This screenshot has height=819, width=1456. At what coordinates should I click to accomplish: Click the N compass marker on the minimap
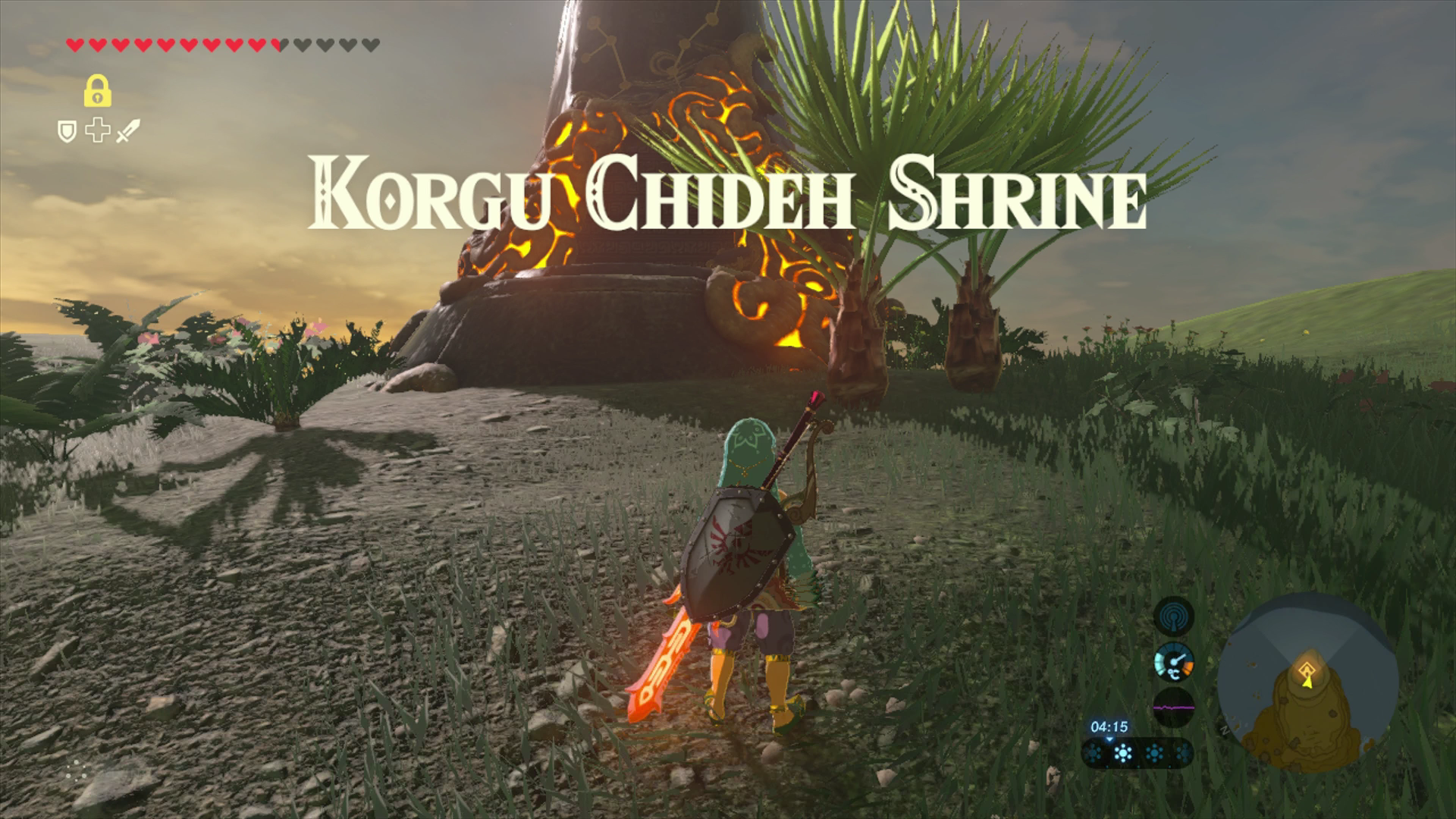[x=1224, y=728]
